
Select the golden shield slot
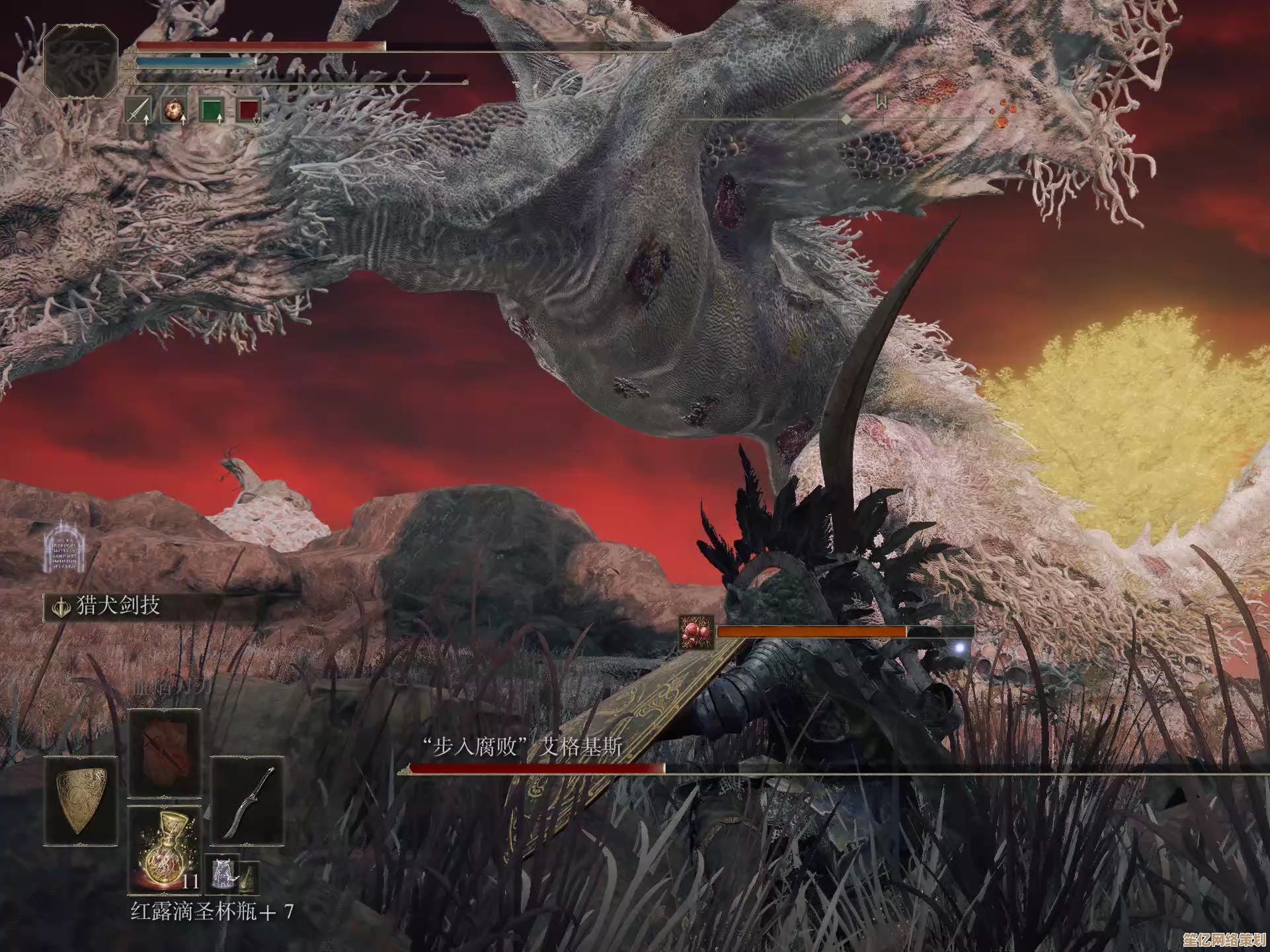click(81, 801)
